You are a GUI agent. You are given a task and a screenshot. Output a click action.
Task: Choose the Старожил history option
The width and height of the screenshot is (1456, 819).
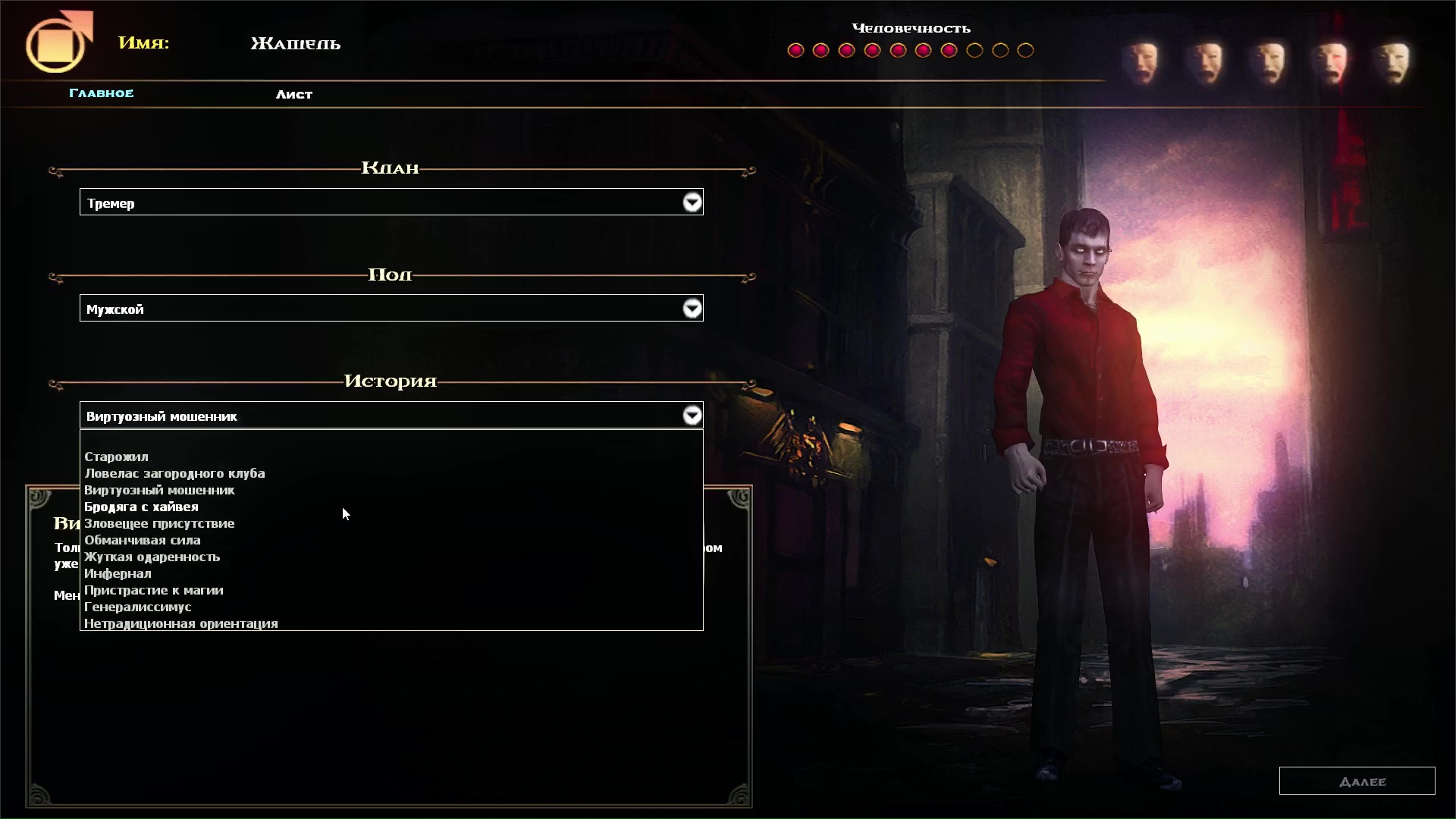[x=116, y=457]
